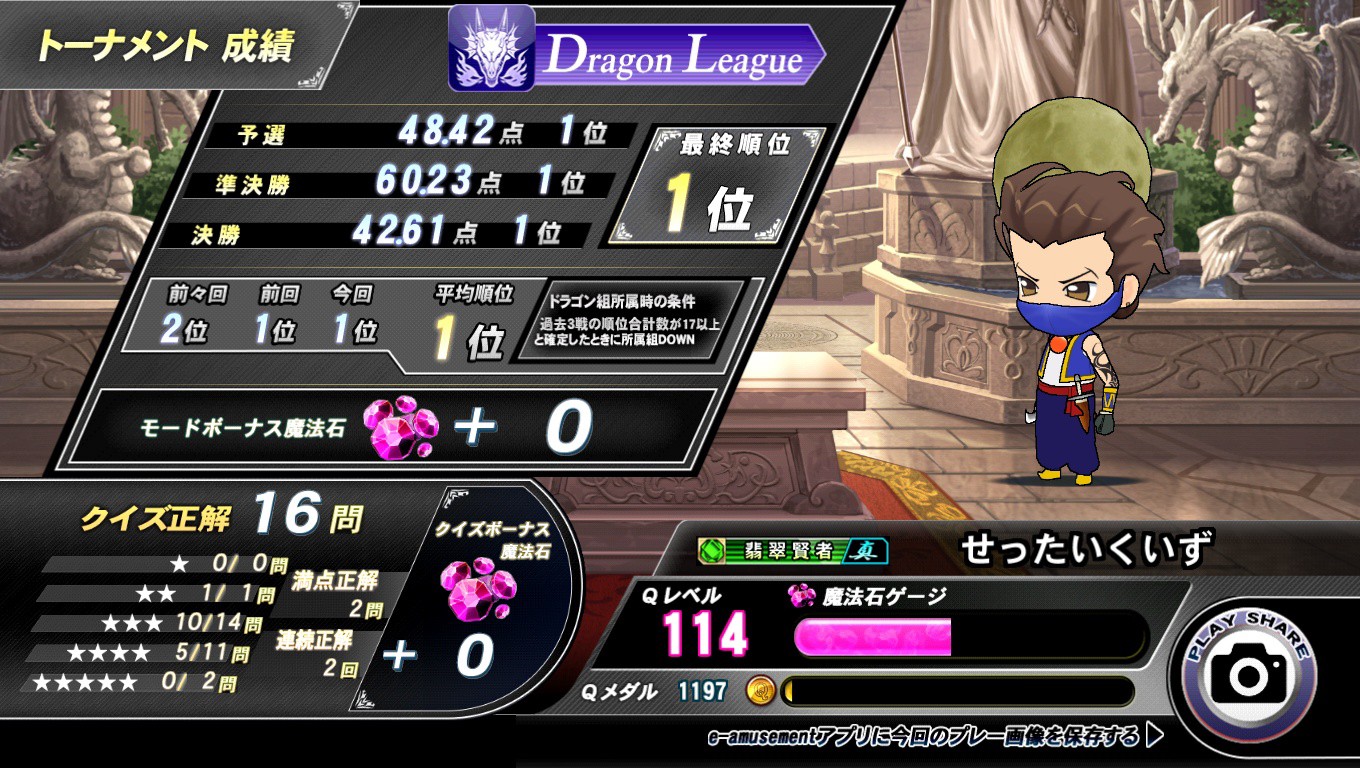Image resolution: width=1360 pixels, height=768 pixels.
Task: Select the e-amusement app save play image prompt
Action: tap(935, 737)
